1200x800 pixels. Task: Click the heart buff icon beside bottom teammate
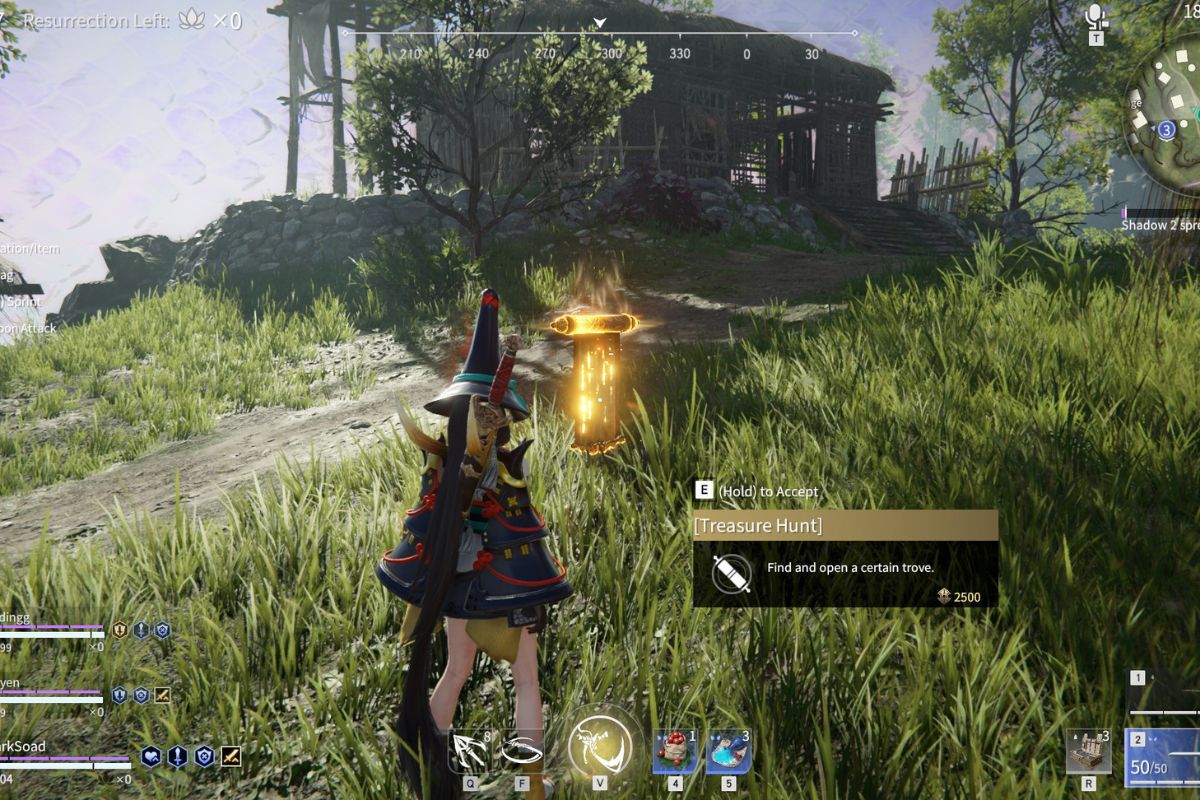tap(151, 756)
